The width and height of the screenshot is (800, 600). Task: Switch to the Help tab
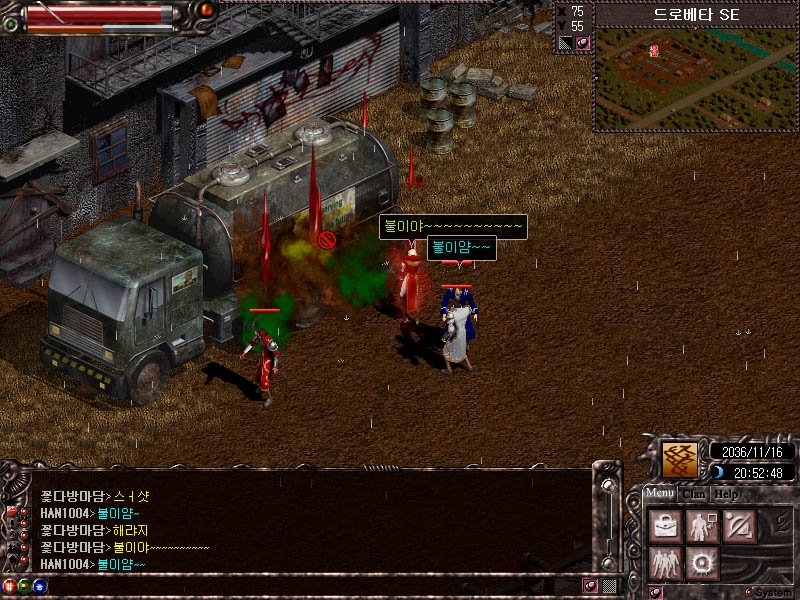726,494
